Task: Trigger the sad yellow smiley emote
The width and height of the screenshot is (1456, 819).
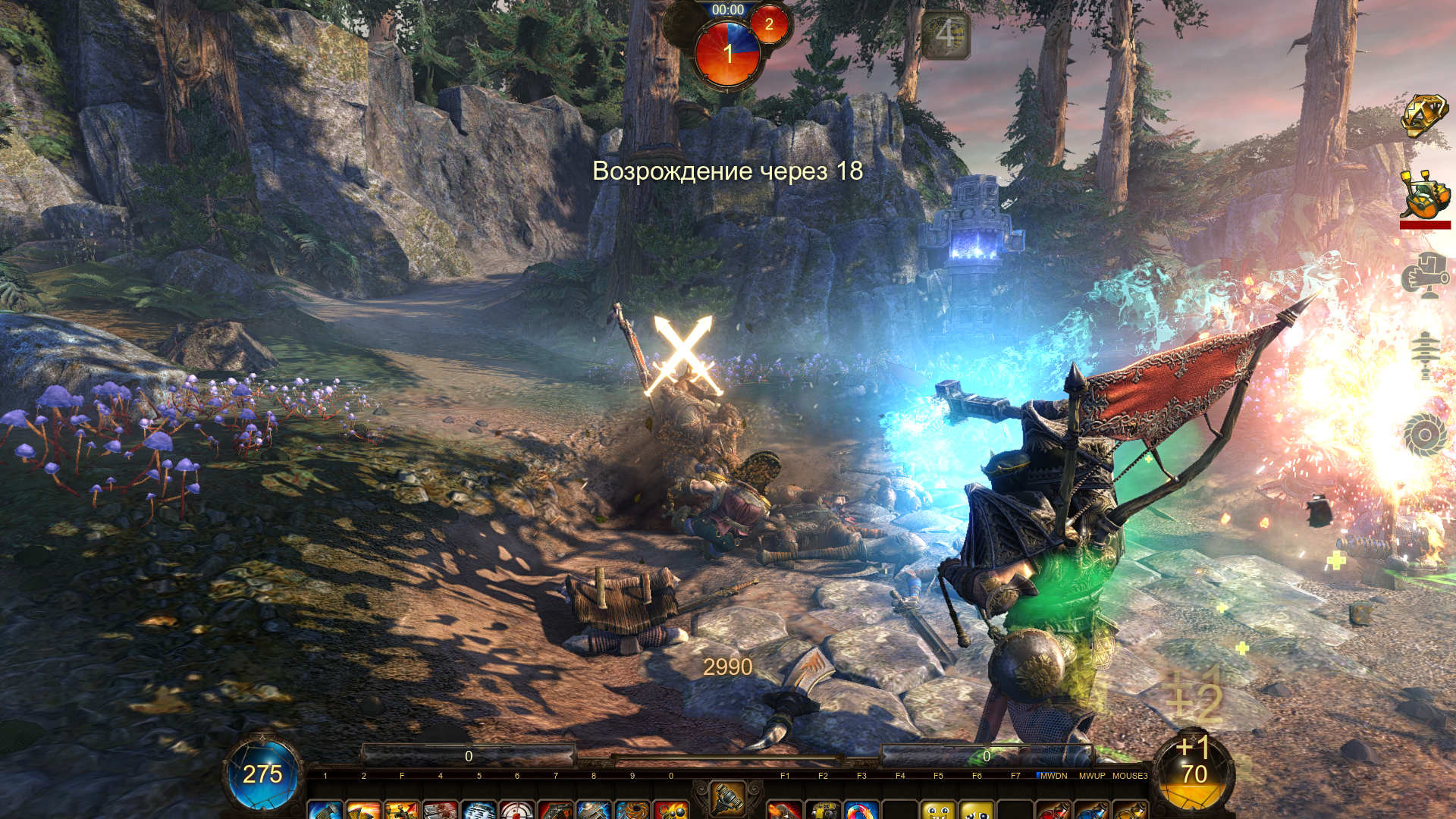Action: coord(977,810)
